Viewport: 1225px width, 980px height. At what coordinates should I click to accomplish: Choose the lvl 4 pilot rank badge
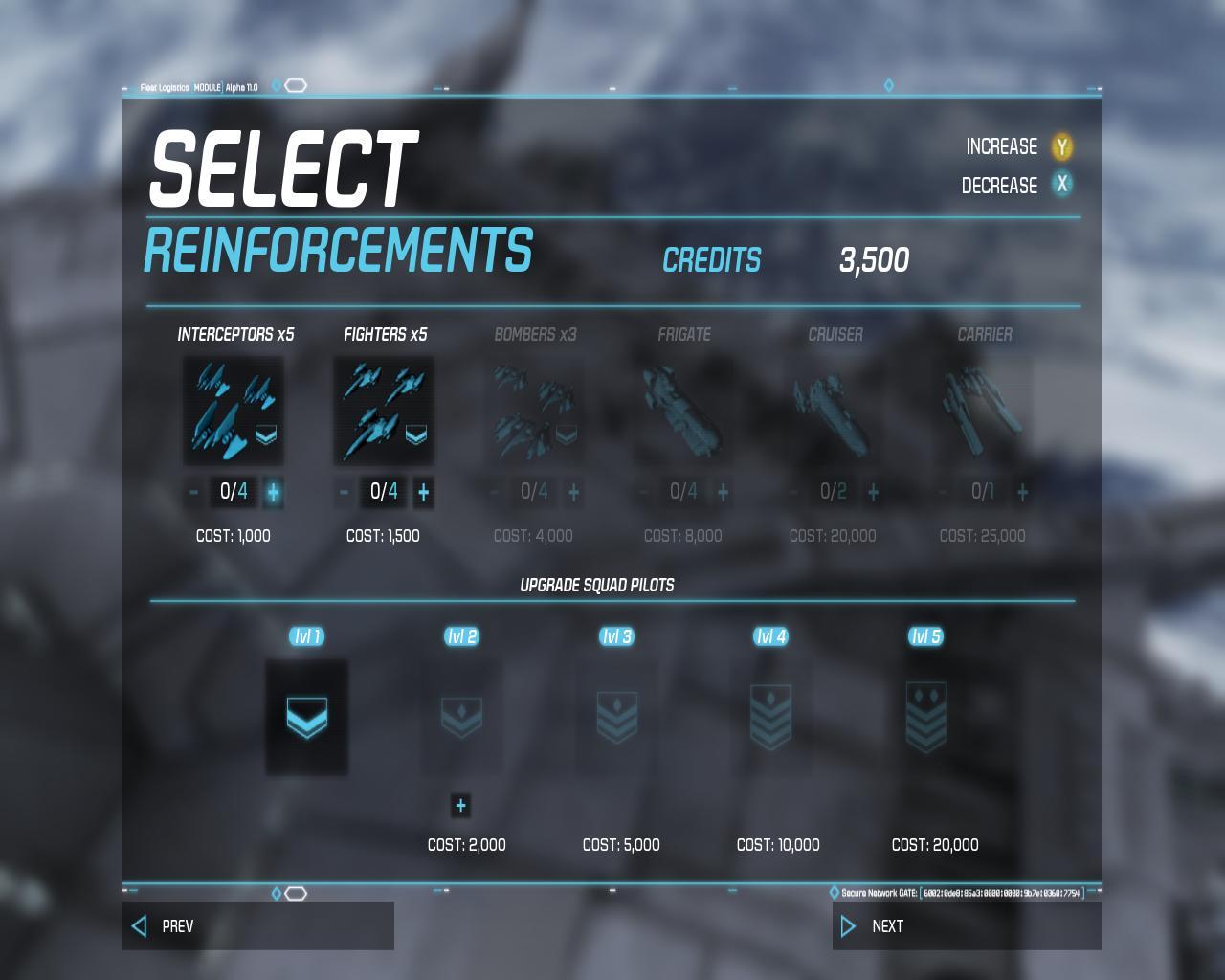coord(771,717)
